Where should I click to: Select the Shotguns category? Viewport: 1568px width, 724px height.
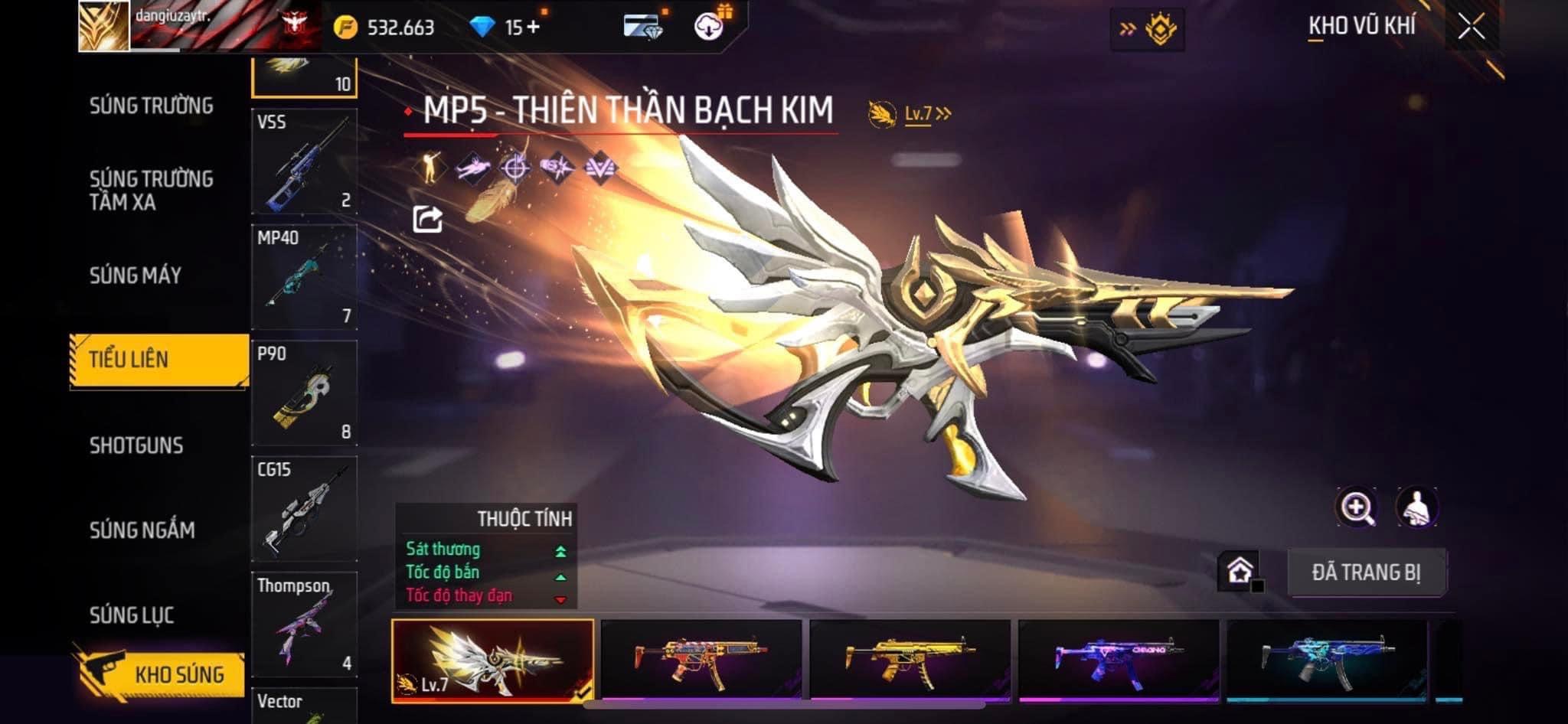pos(136,445)
